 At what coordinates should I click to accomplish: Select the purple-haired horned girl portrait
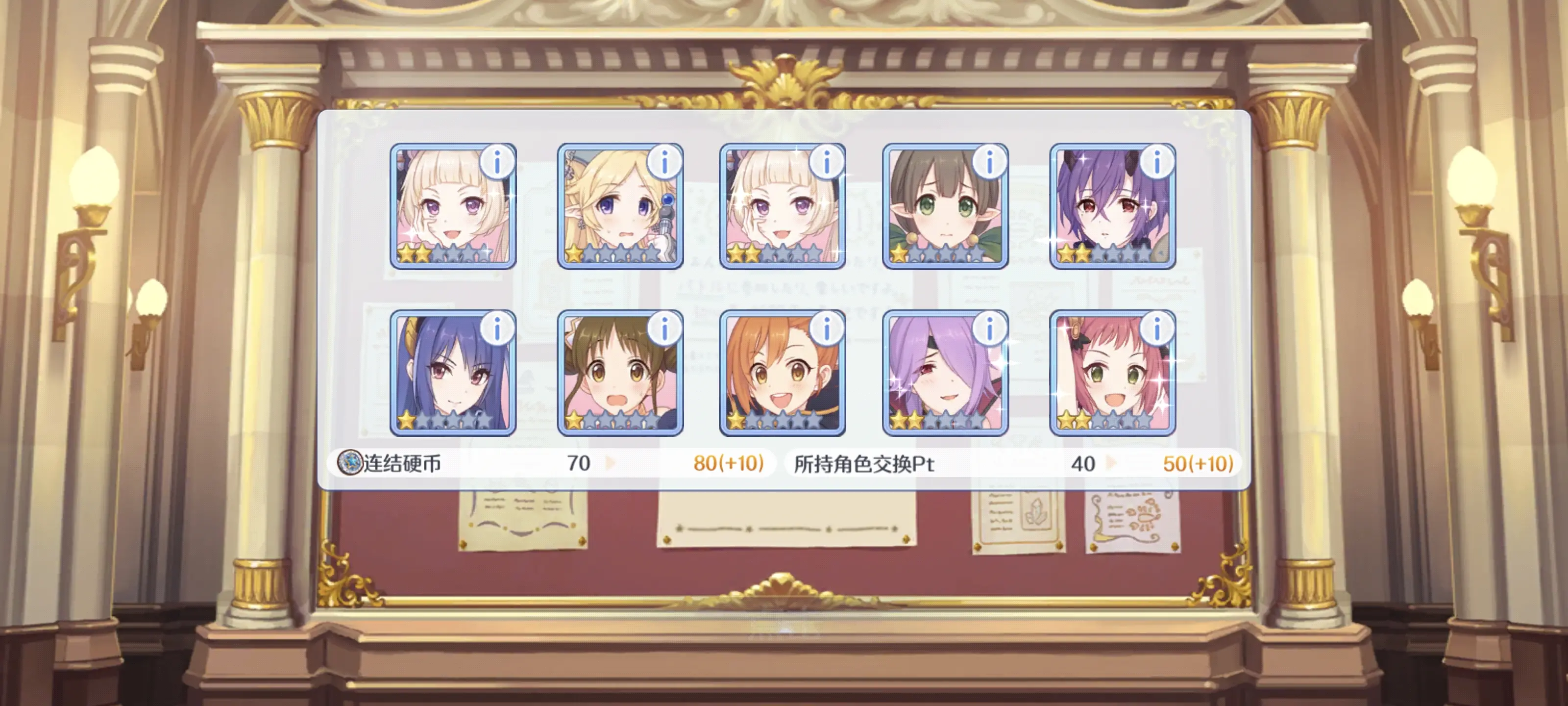point(1112,207)
